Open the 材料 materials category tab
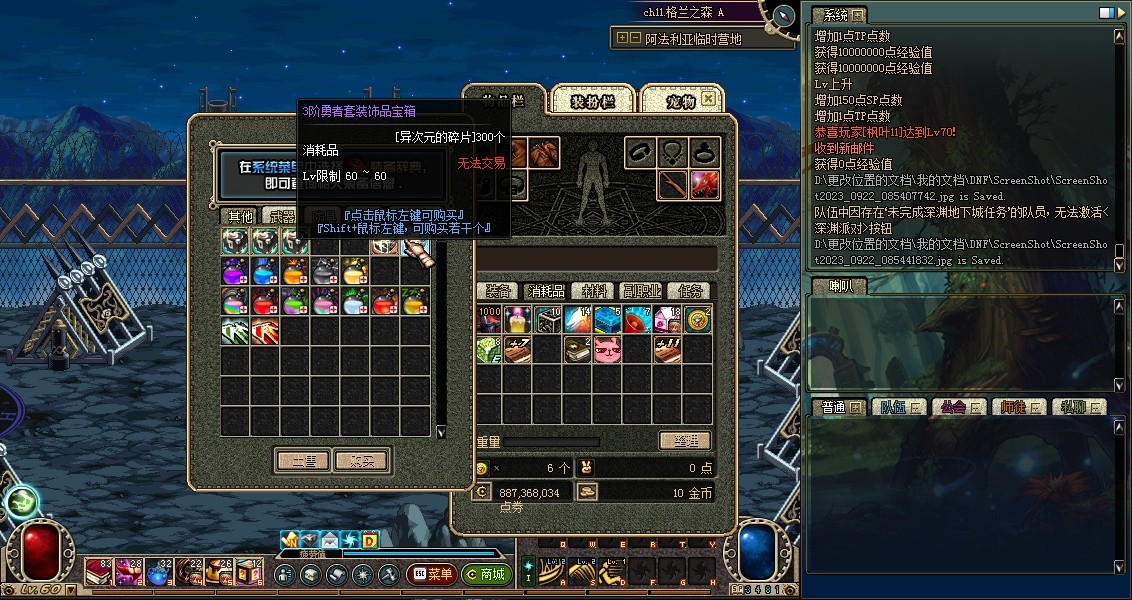1132x600 pixels. coord(594,291)
